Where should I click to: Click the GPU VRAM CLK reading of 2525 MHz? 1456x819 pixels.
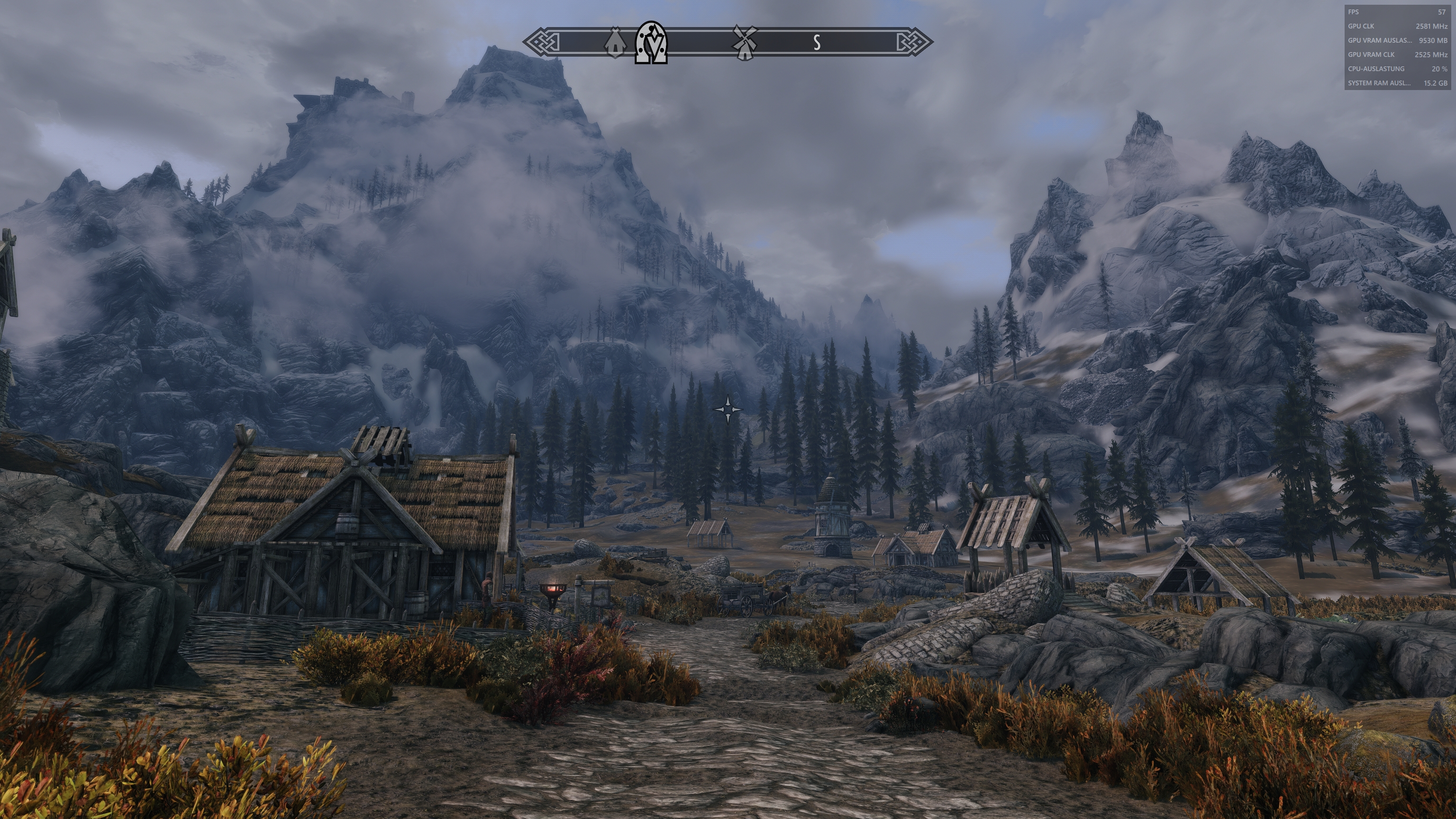click(x=1433, y=54)
